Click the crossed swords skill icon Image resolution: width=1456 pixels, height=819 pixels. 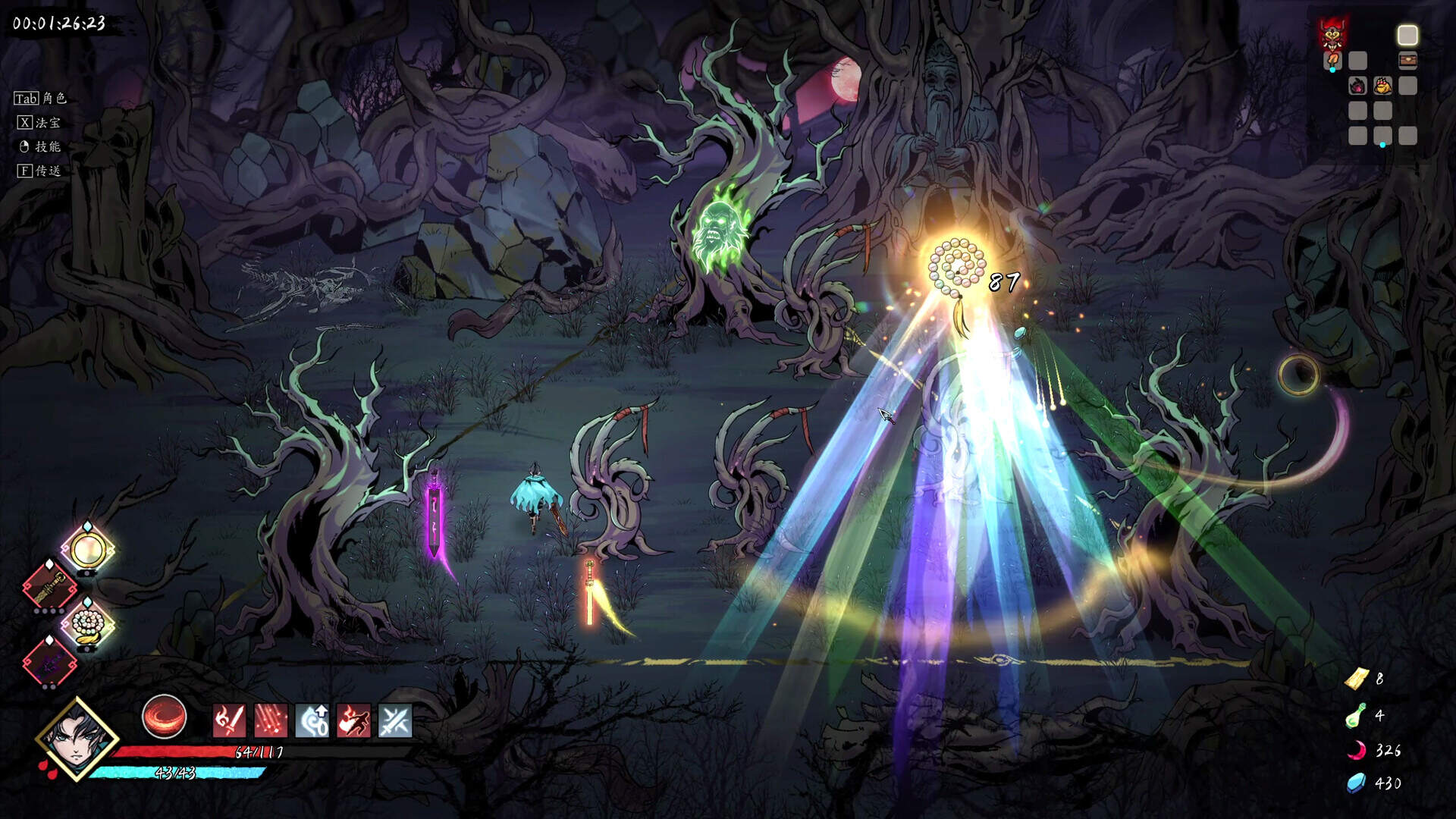coord(395,722)
